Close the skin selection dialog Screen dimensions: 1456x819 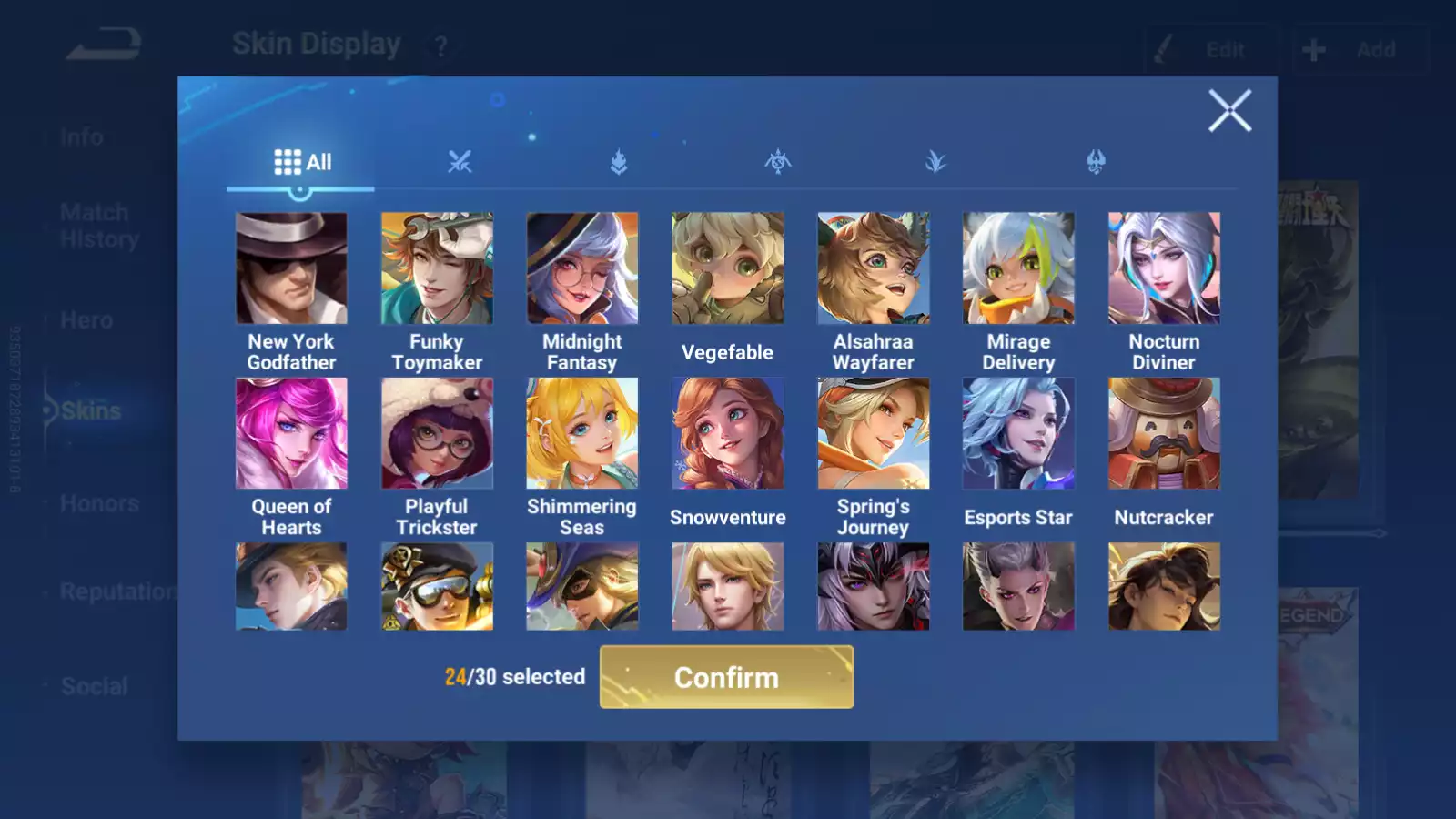point(1229,111)
